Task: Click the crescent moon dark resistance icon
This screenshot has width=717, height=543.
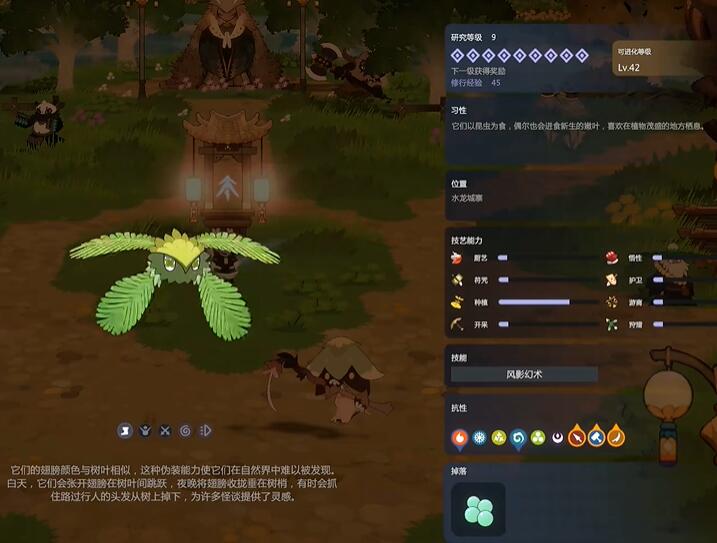Action: pos(557,437)
